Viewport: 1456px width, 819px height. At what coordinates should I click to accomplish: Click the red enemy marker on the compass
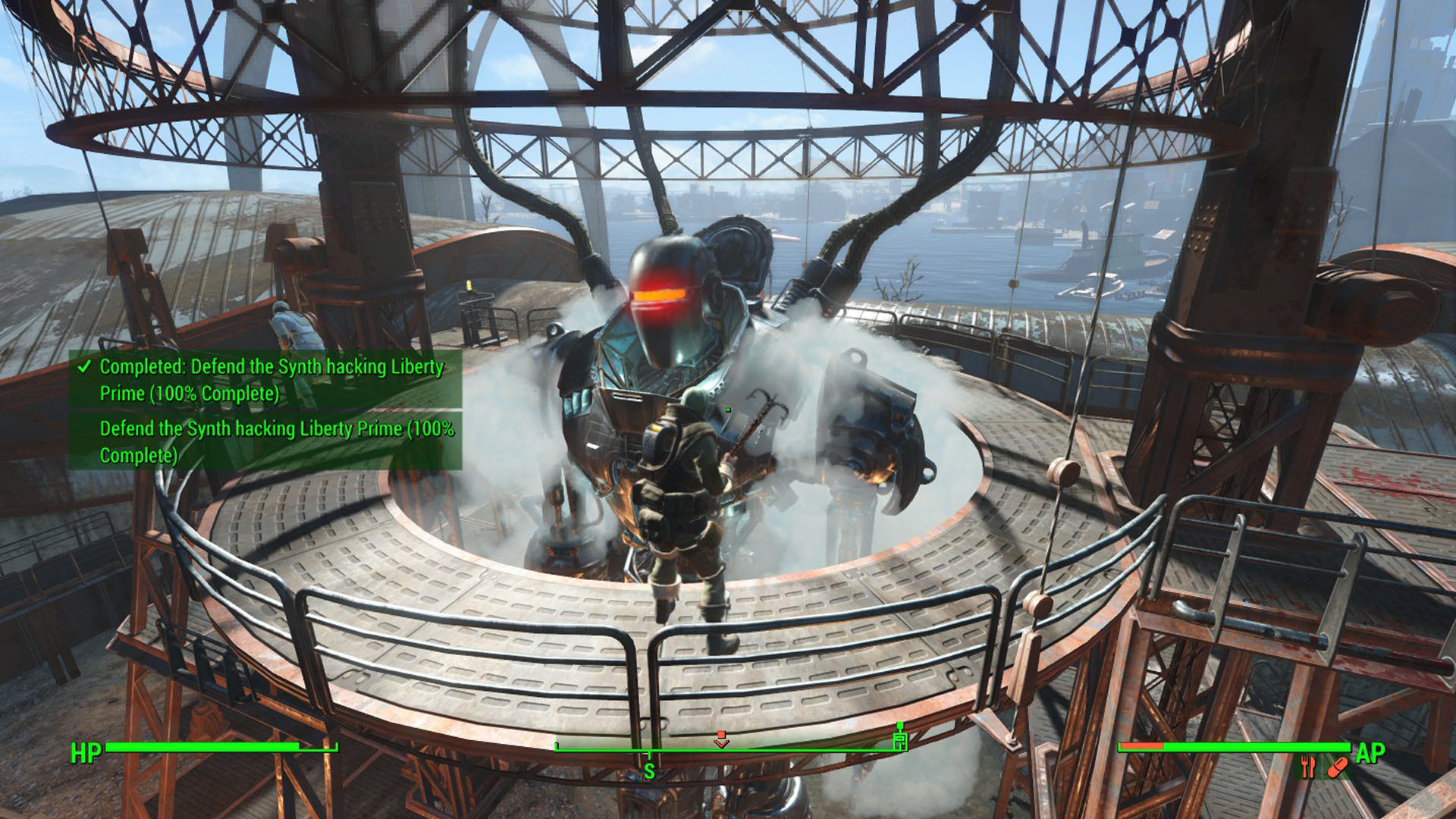721,739
